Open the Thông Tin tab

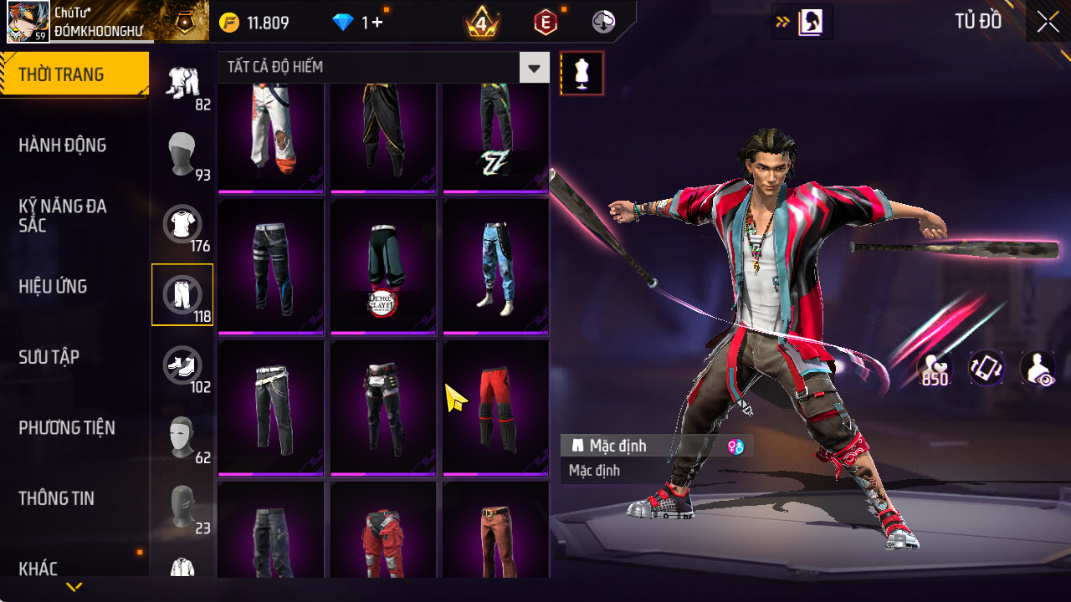[x=56, y=498]
